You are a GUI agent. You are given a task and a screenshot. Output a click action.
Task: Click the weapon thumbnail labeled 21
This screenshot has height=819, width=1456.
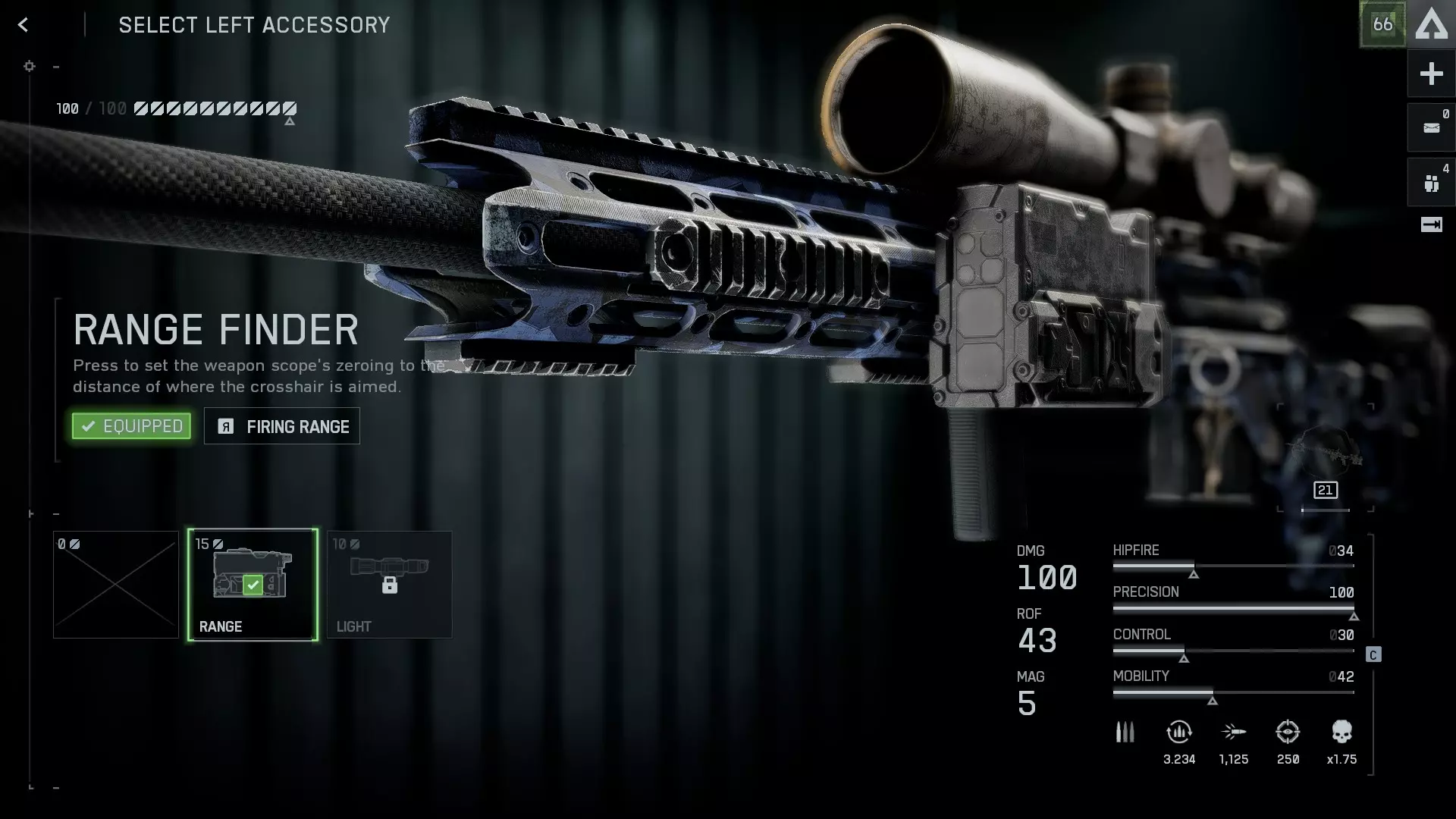[x=1325, y=459]
